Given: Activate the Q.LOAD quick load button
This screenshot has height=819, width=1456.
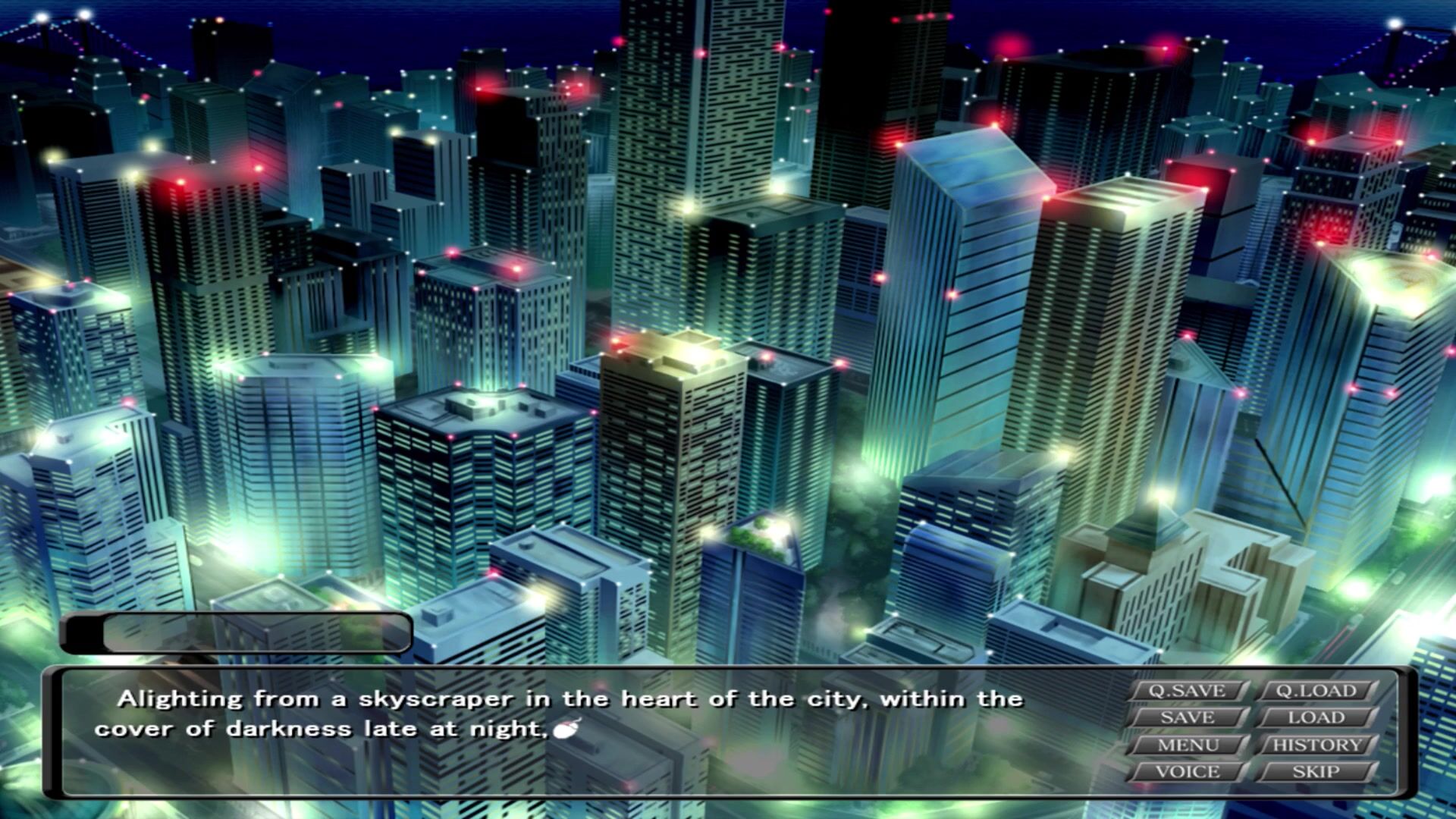Looking at the screenshot, I should 1316,691.
